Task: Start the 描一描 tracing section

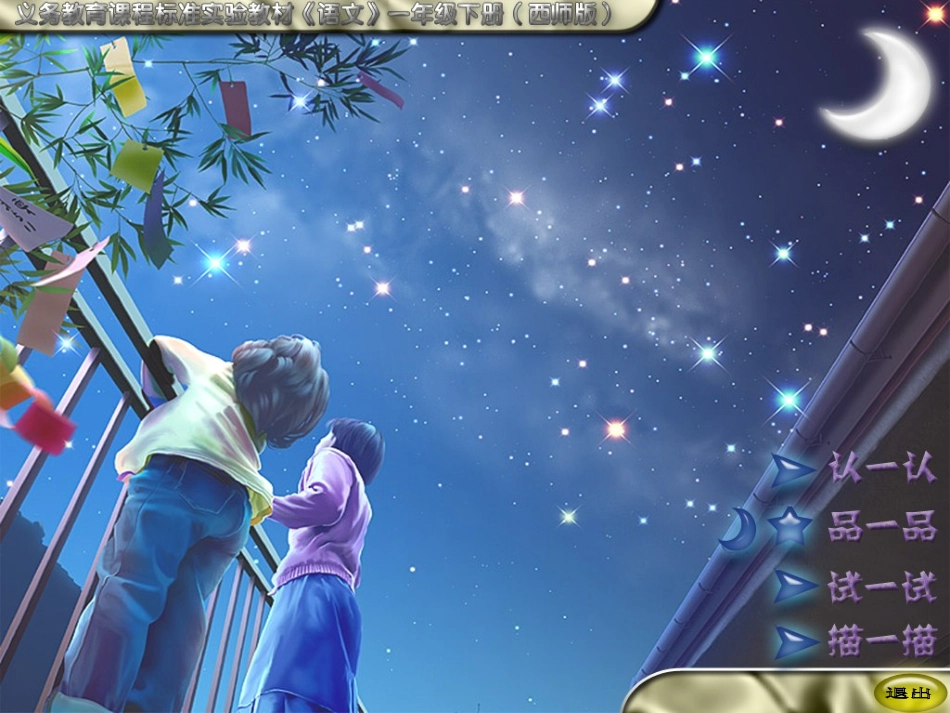Action: tap(882, 641)
